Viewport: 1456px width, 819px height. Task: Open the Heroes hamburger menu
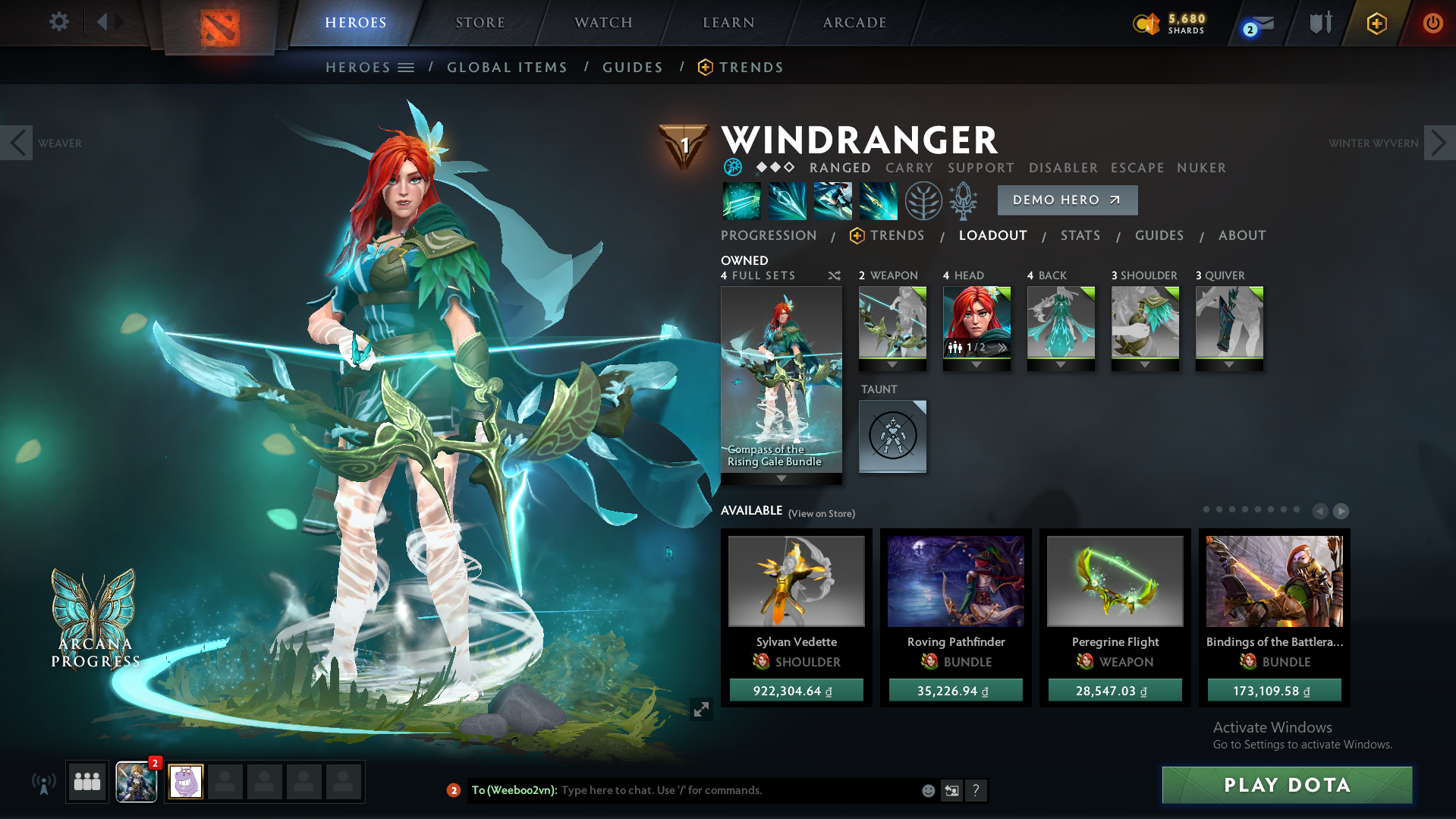[407, 68]
